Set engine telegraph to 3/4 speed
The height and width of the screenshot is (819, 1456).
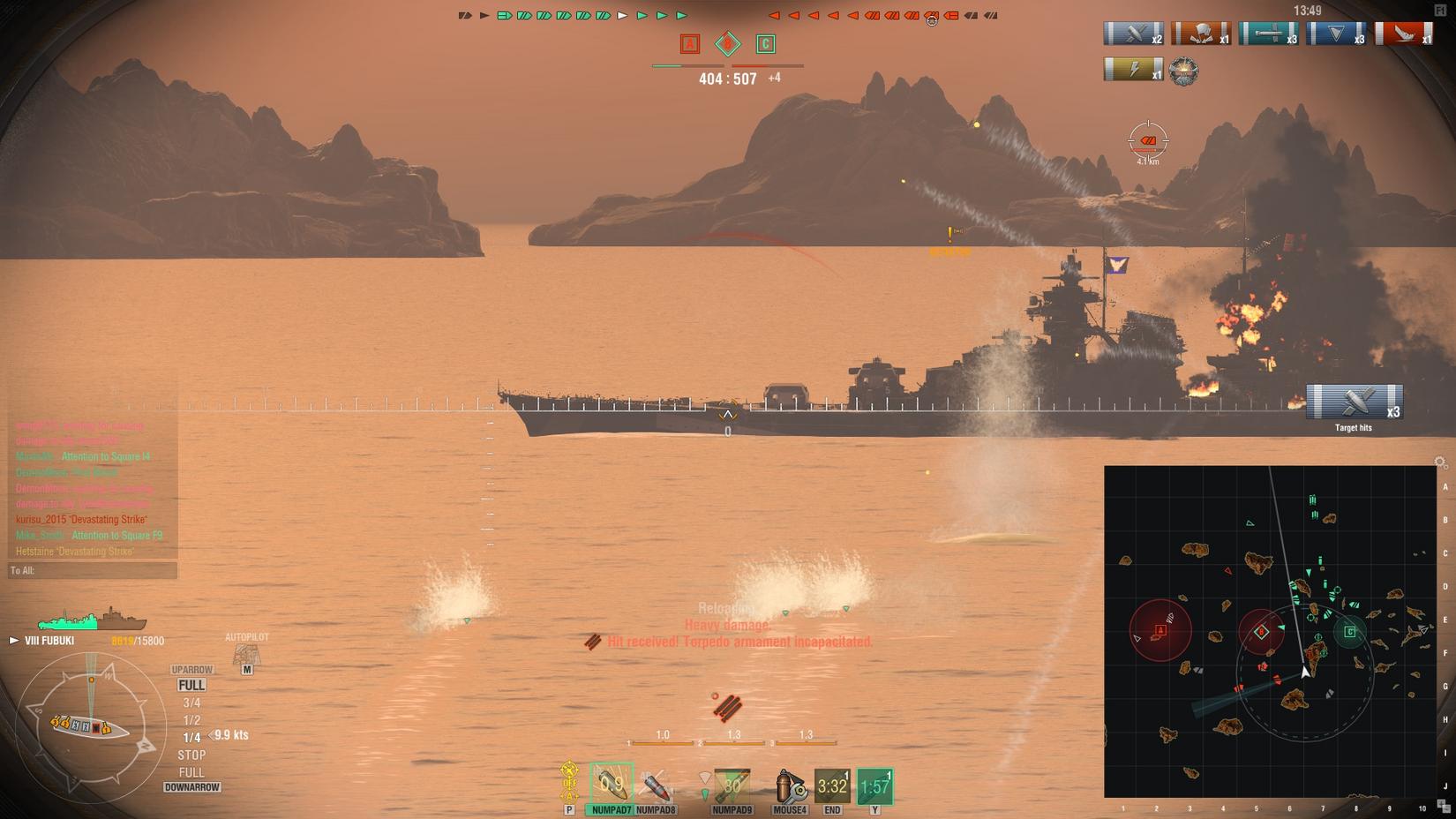point(191,703)
